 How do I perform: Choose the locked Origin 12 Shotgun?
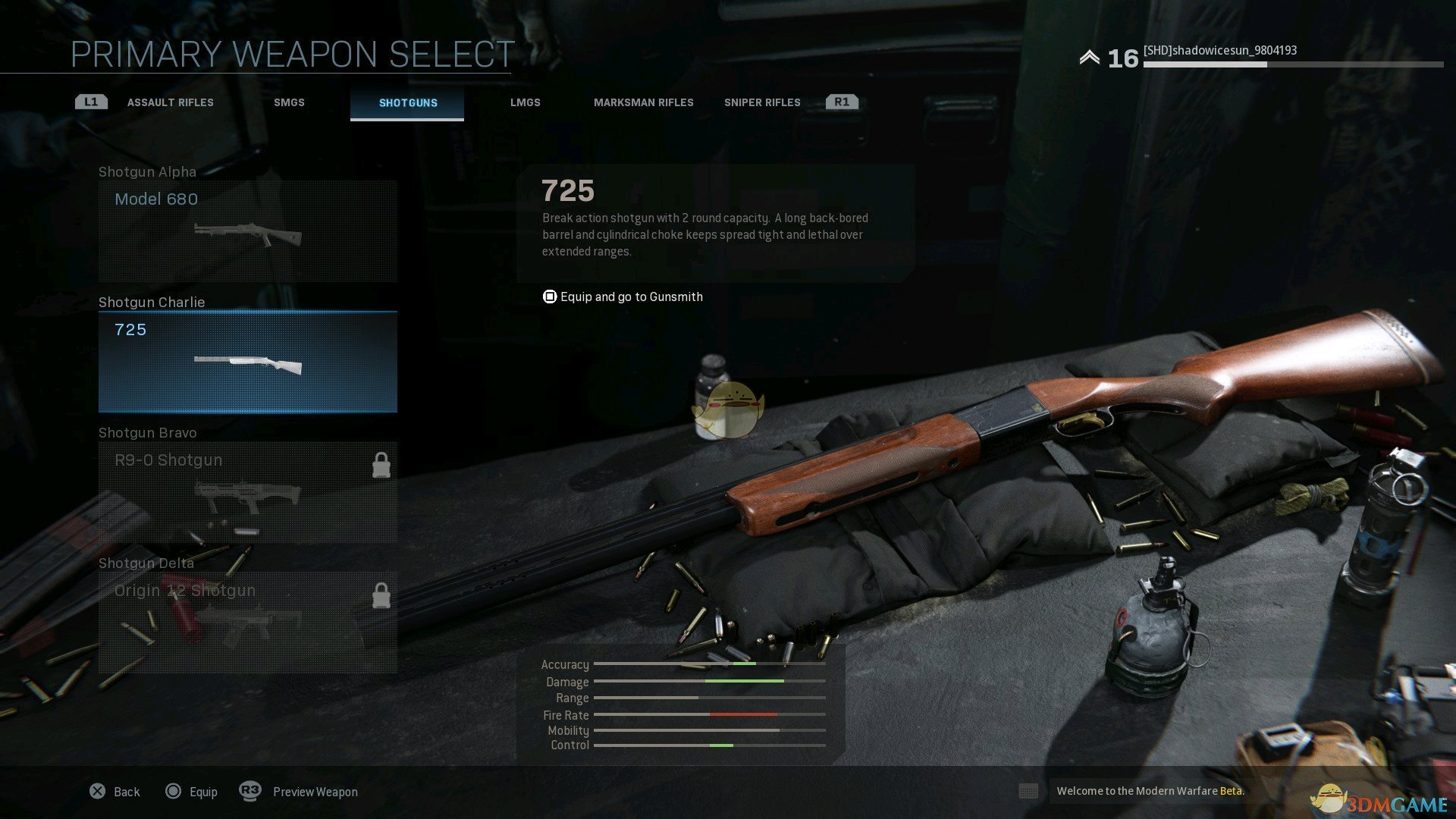pos(248,622)
